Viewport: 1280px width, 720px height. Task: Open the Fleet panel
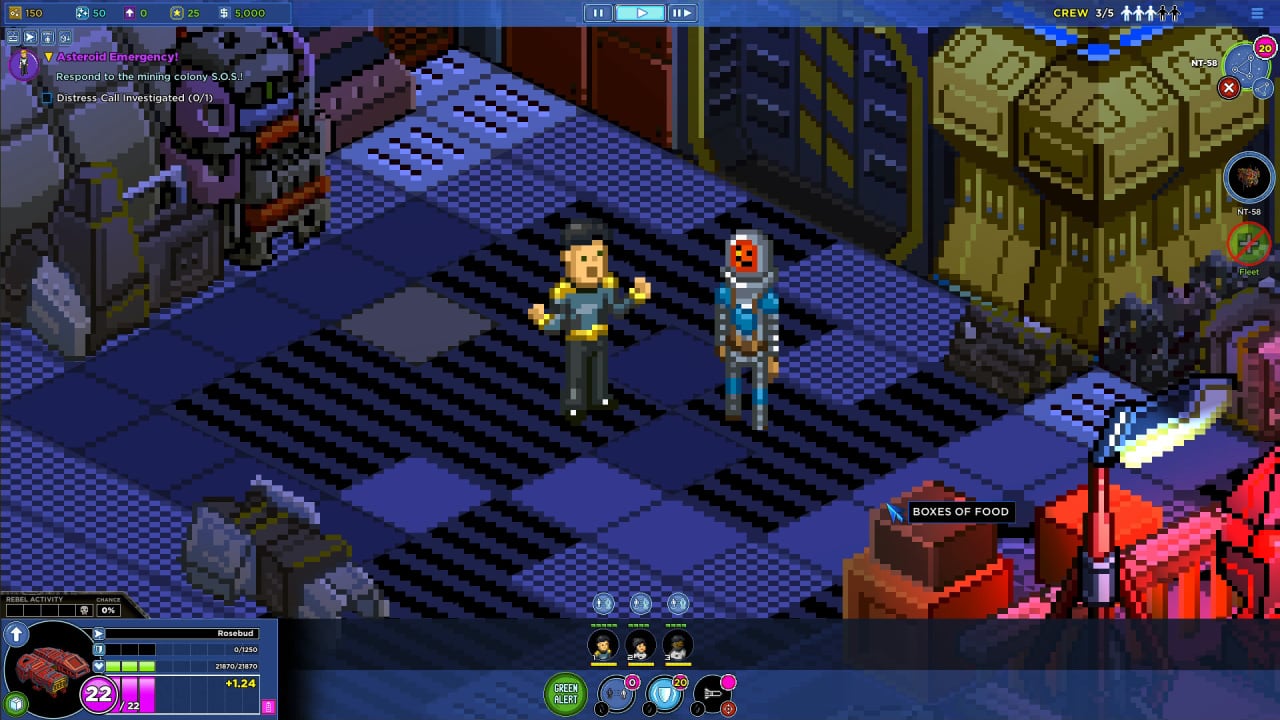coord(1248,243)
